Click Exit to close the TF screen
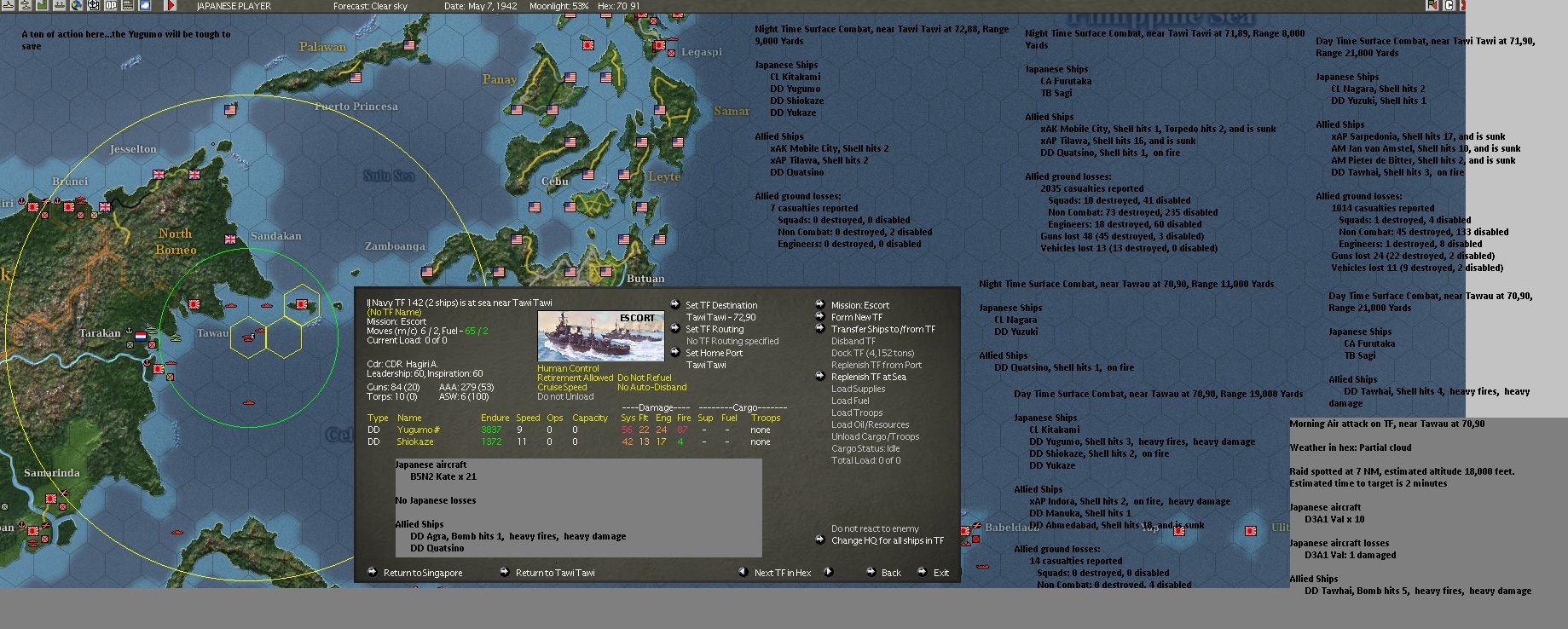 pos(940,573)
